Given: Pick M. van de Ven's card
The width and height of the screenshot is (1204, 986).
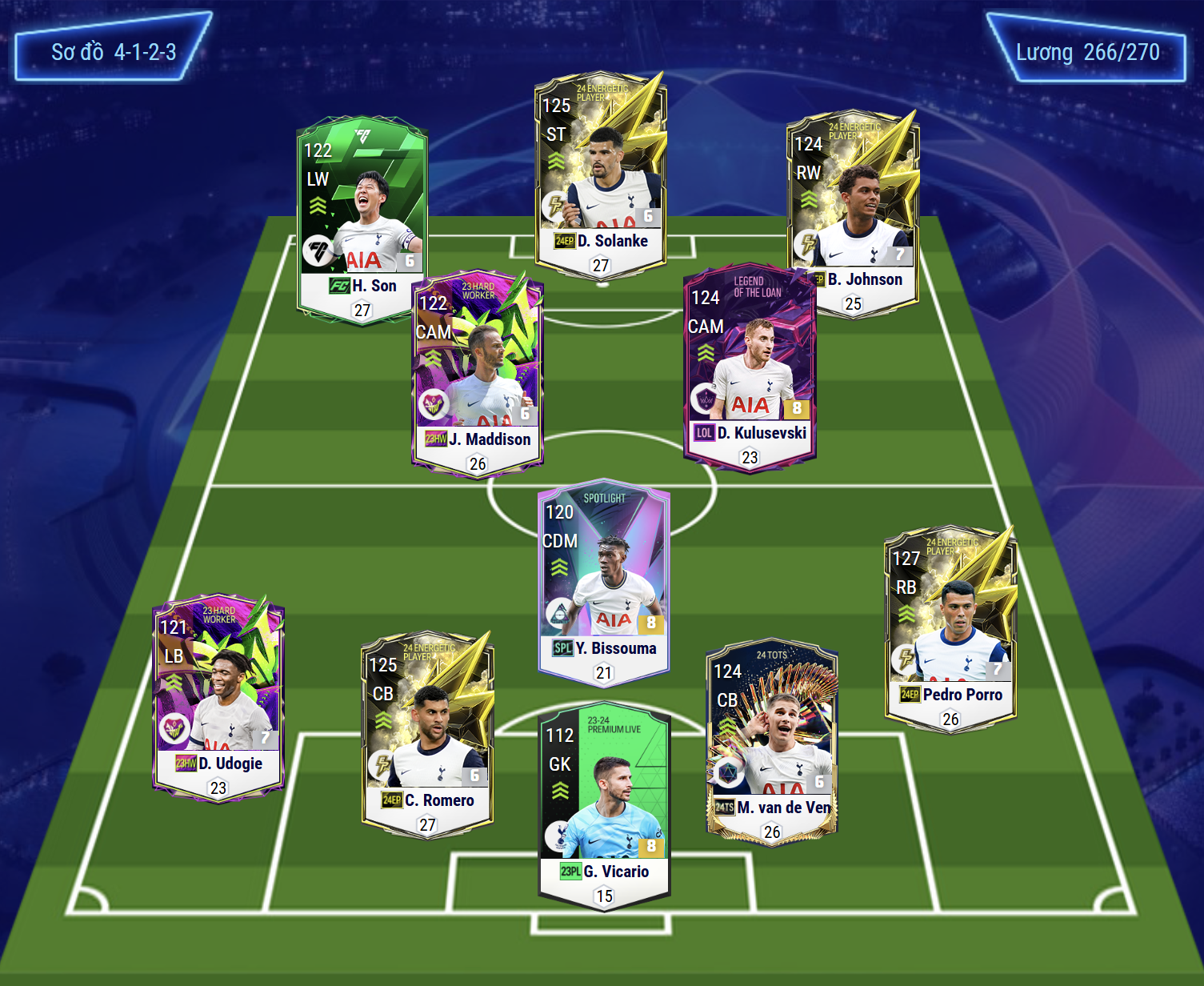Looking at the screenshot, I should (772, 740).
